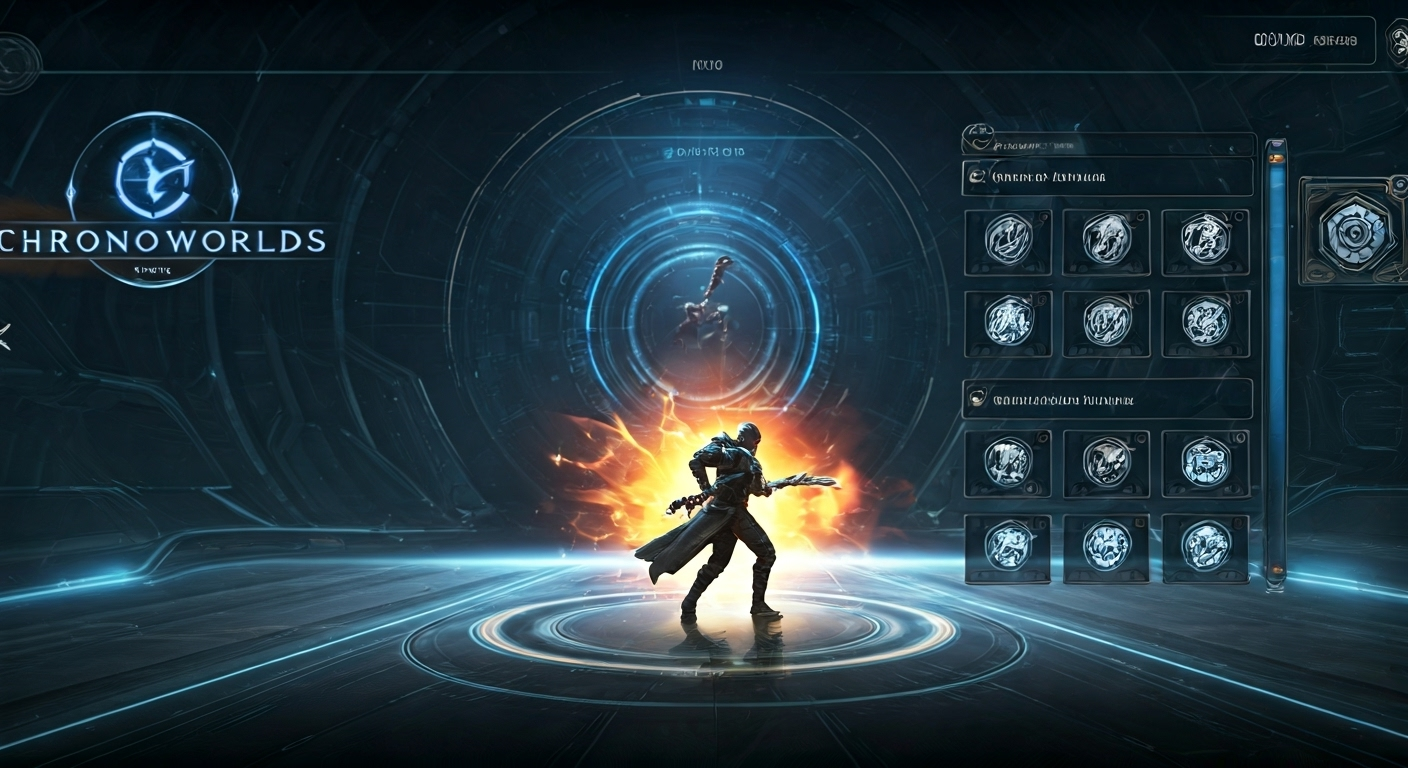Pick the dragon rune in the top-right slot
Screen dimensions: 1408x768
(x=1204, y=244)
